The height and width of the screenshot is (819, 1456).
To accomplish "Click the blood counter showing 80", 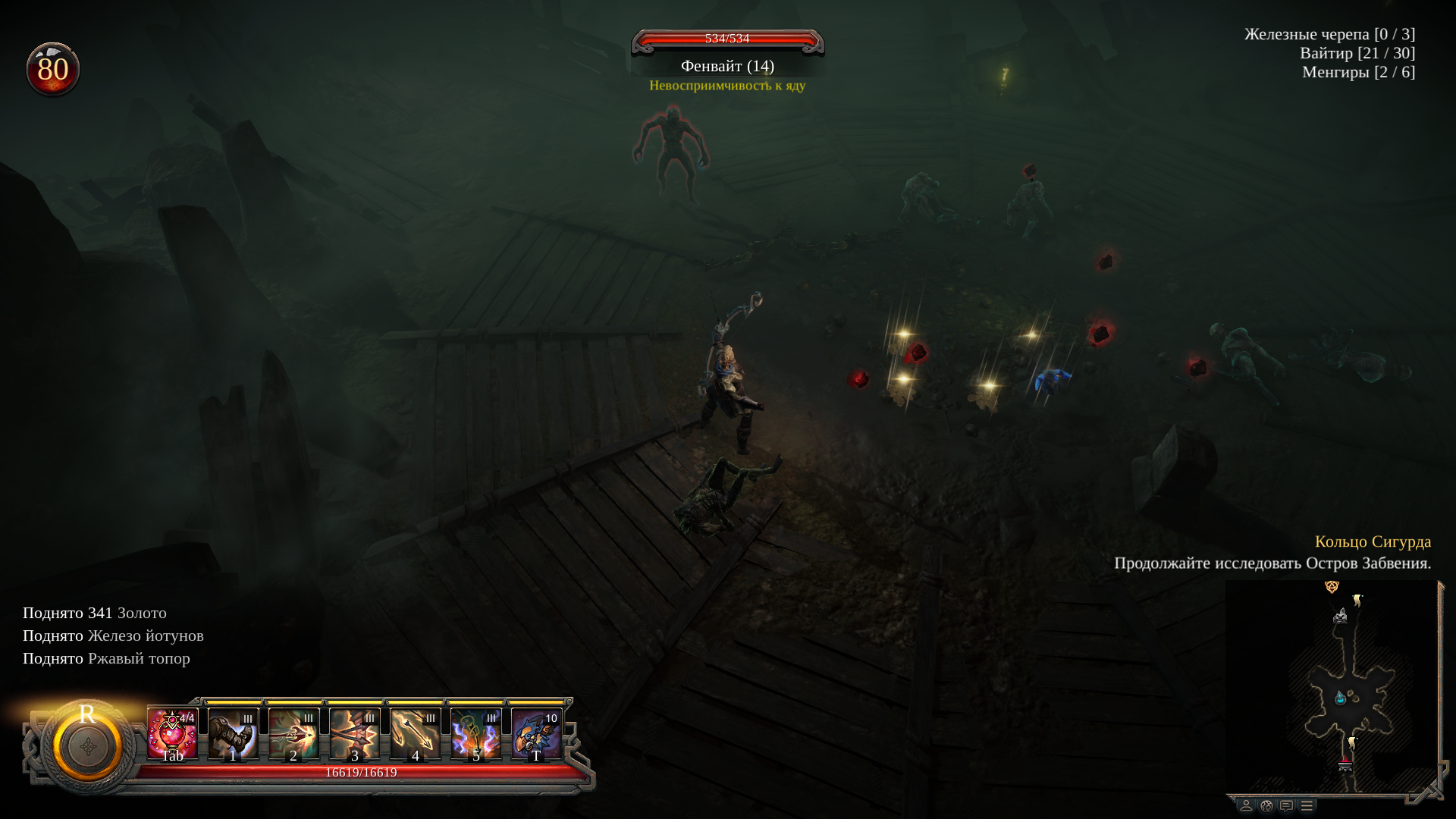I will (52, 70).
